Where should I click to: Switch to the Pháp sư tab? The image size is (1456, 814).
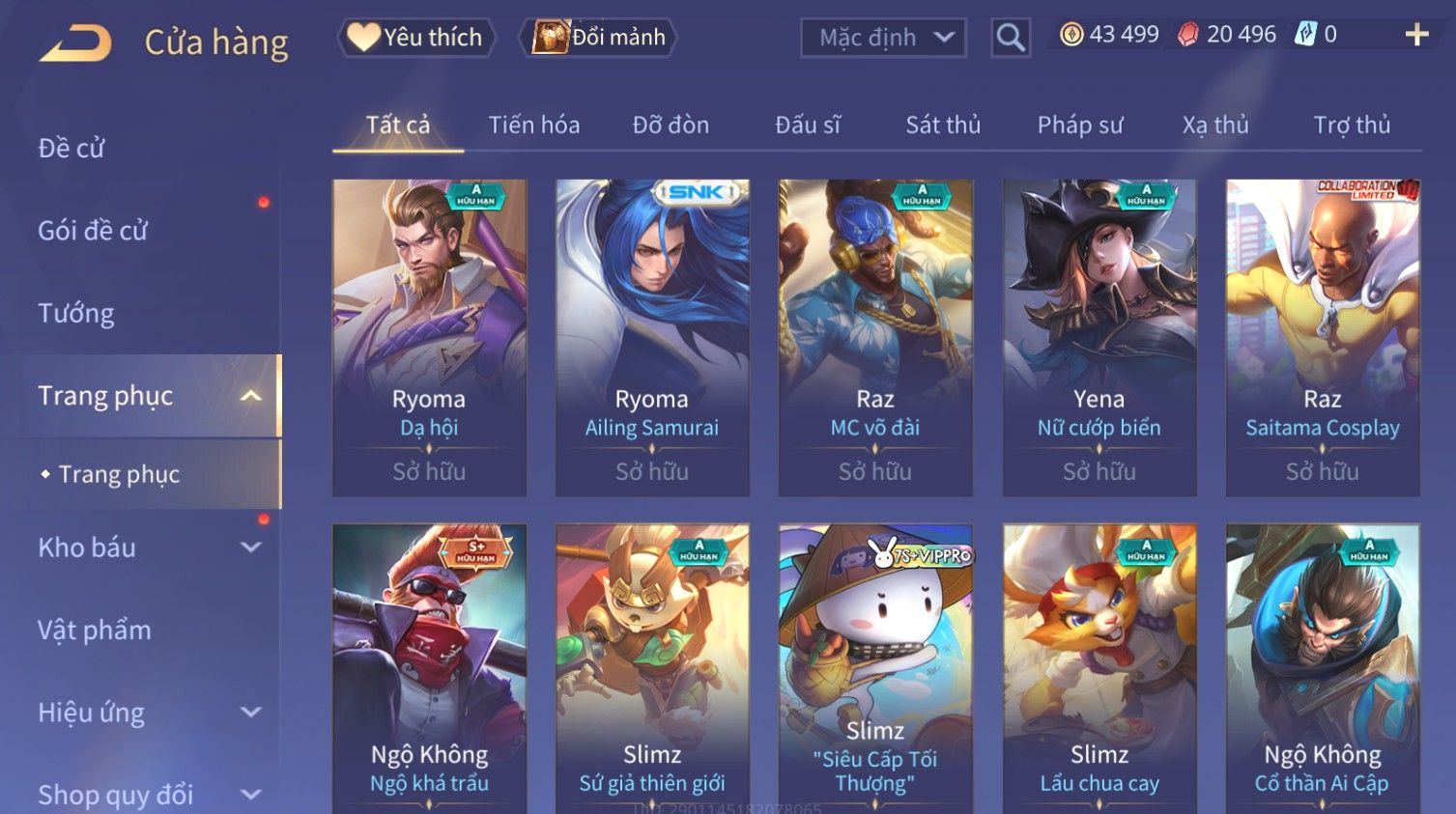click(1079, 125)
